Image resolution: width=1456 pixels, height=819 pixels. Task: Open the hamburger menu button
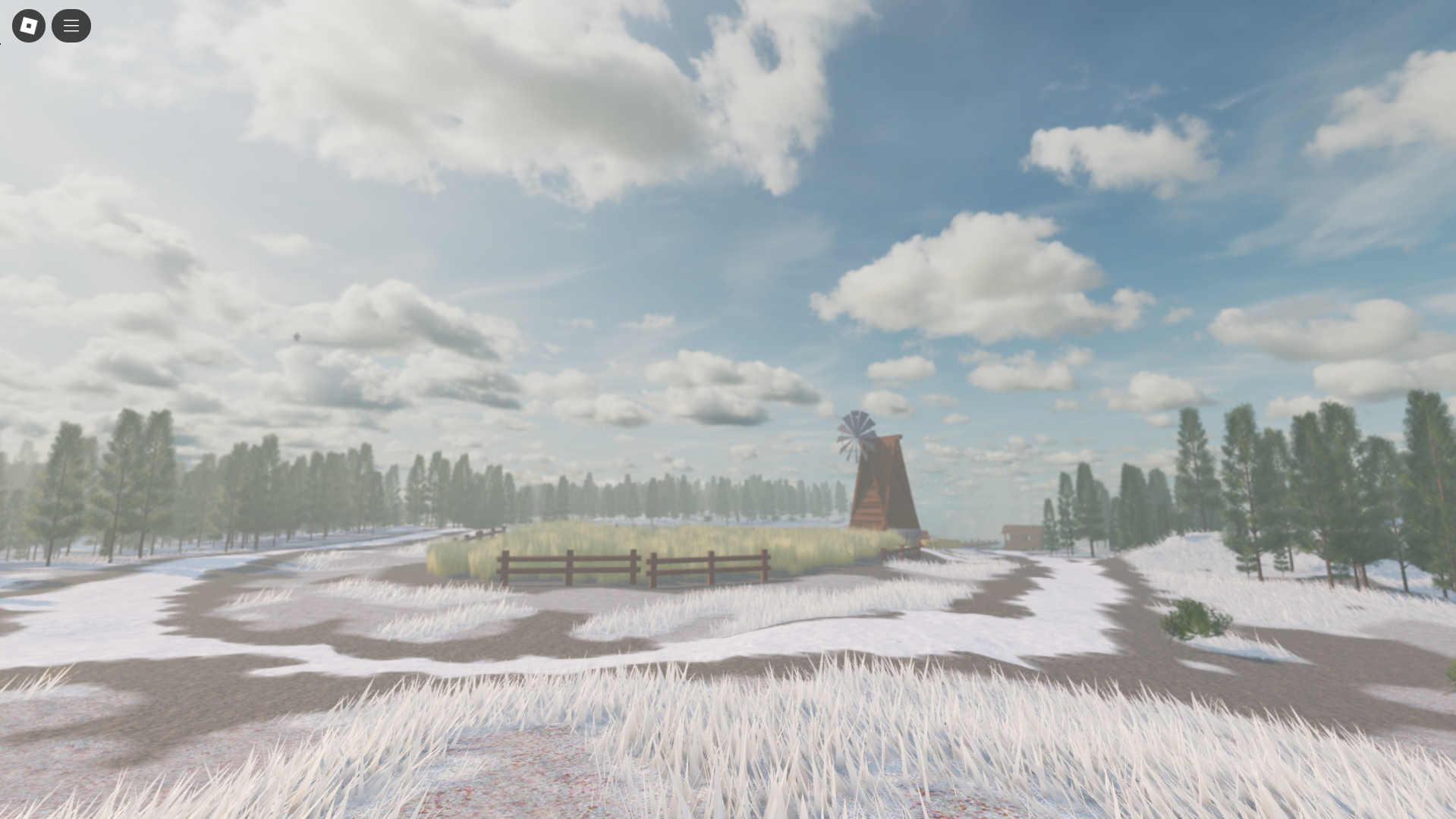point(71,25)
